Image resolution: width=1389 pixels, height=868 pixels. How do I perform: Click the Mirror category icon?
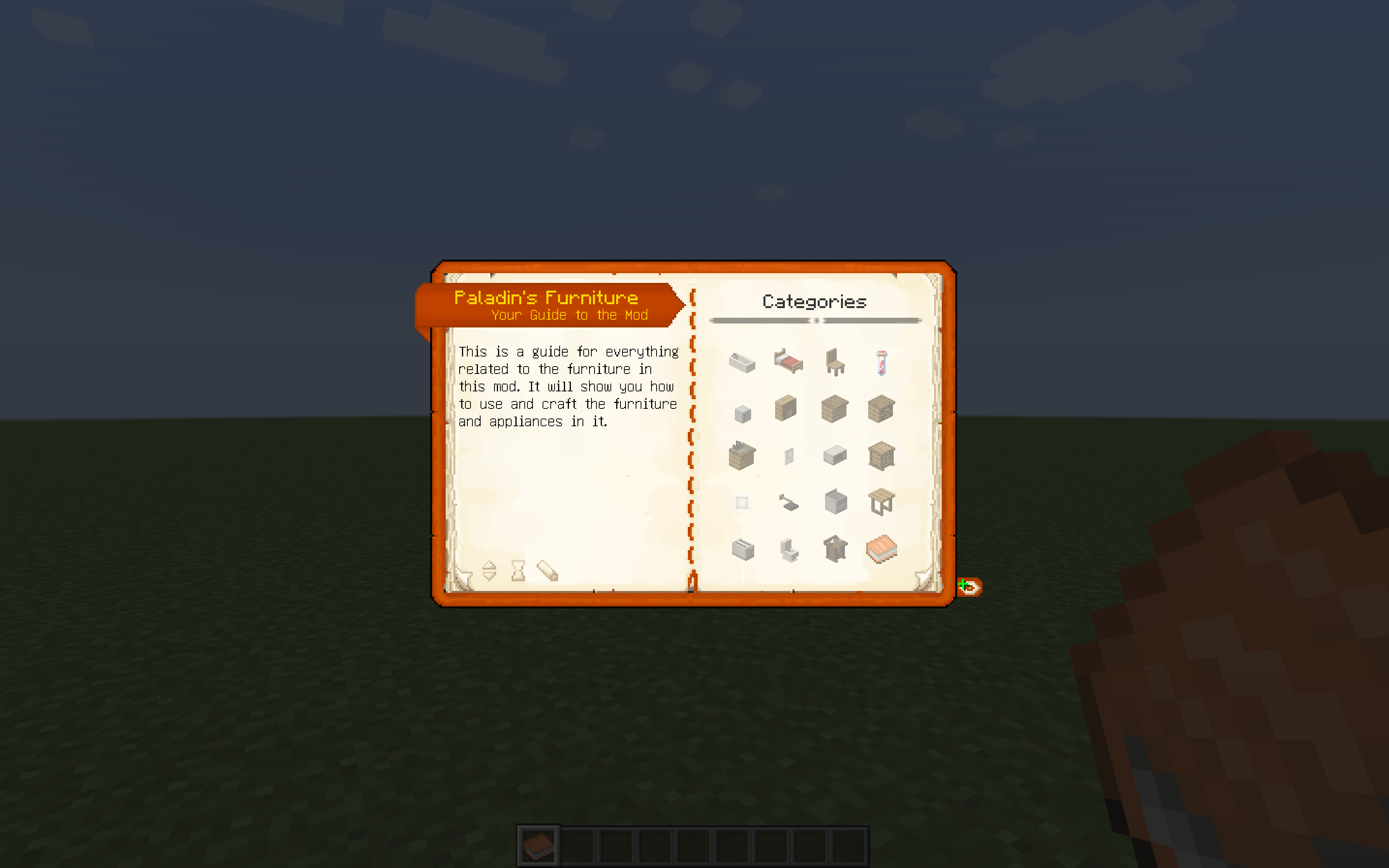click(788, 455)
